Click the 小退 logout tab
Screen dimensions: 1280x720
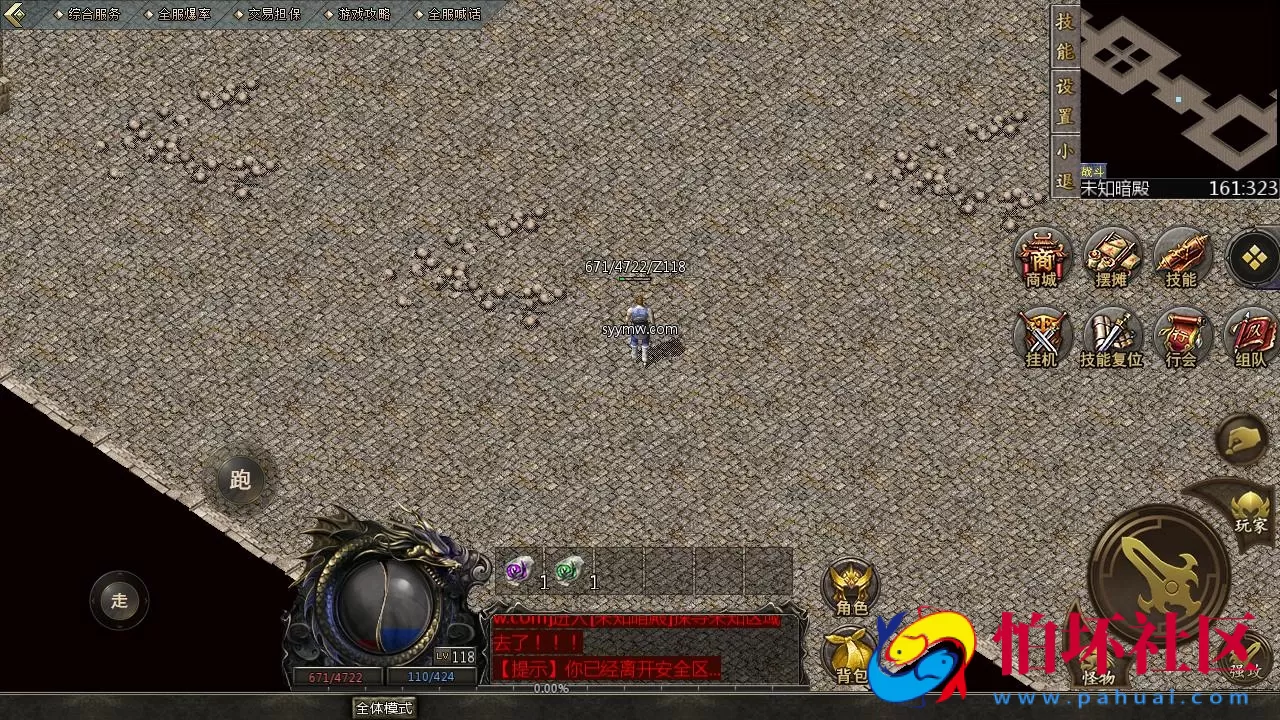[1065, 167]
